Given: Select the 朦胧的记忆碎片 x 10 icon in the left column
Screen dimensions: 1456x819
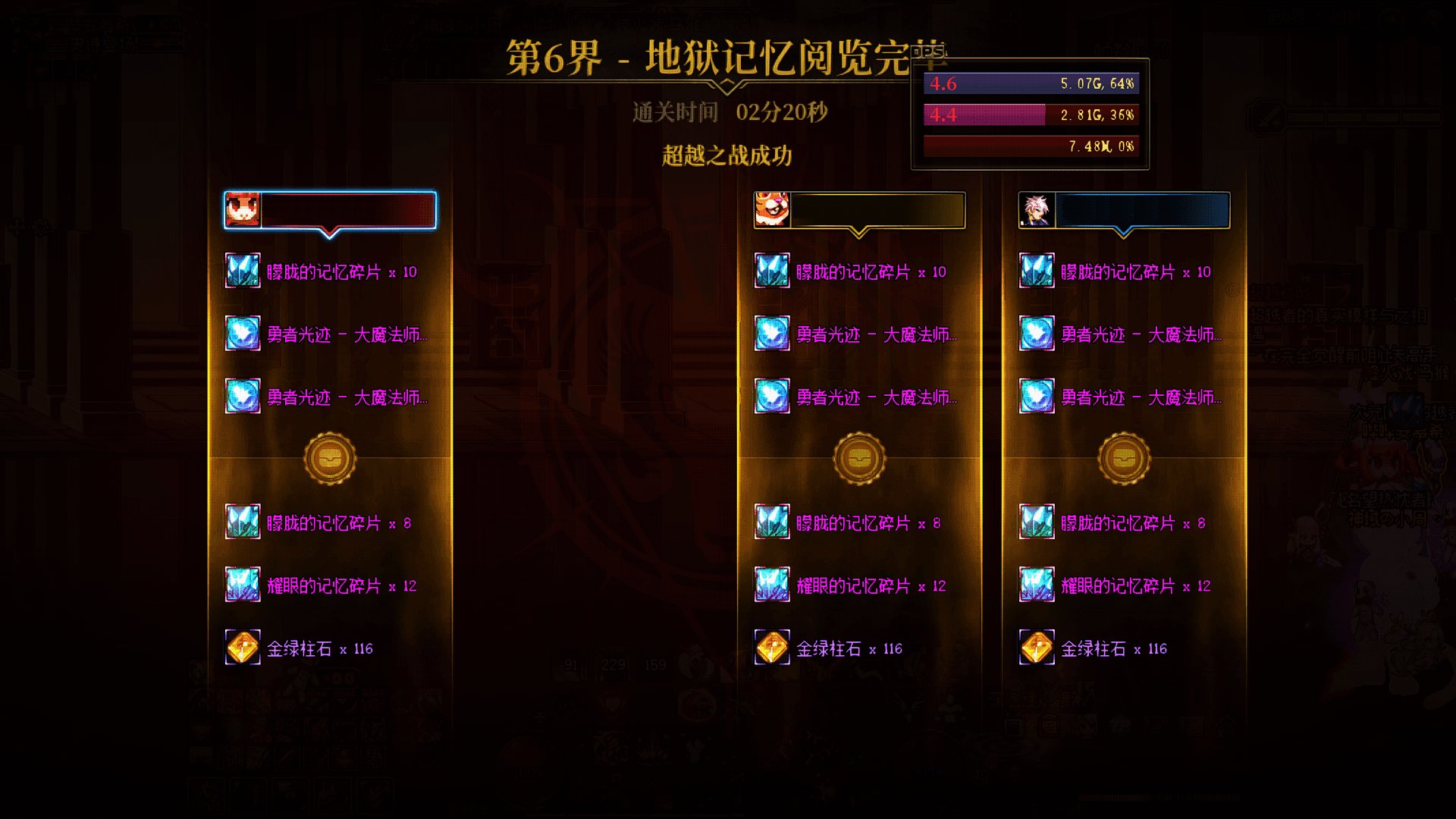Looking at the screenshot, I should [x=241, y=271].
